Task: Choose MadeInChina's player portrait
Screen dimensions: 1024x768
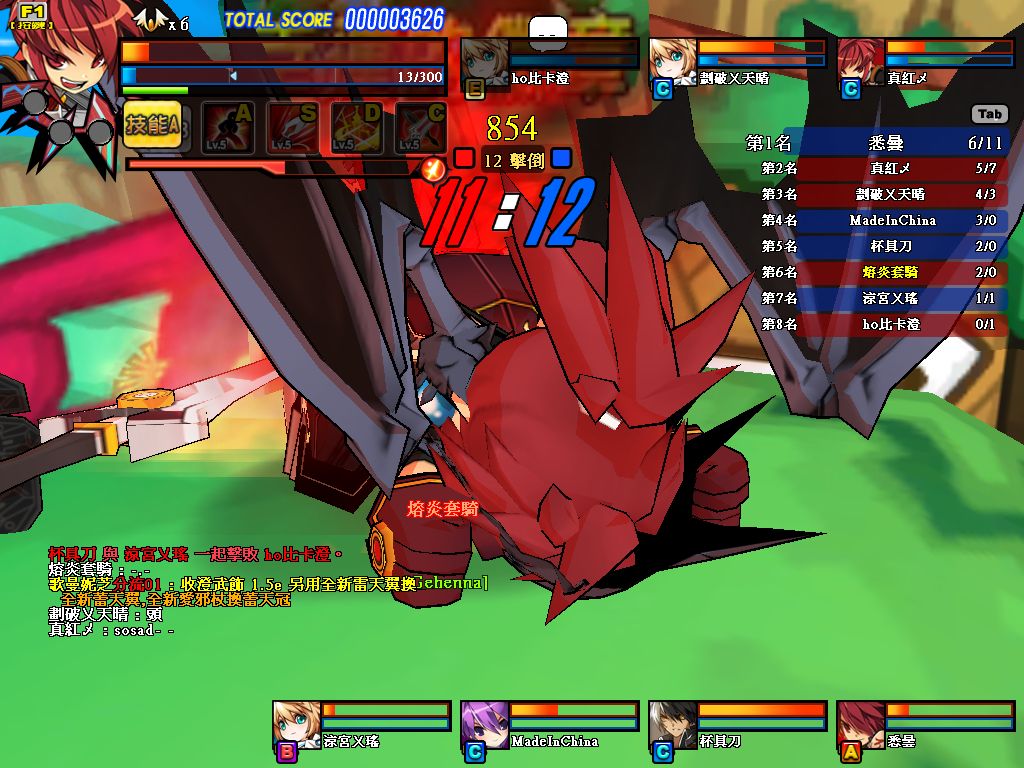Action: point(485,724)
